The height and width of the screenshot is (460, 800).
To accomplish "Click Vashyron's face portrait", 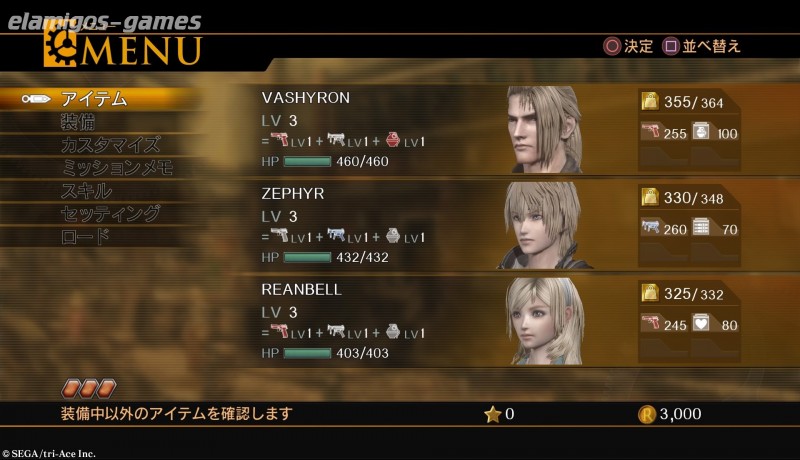I will click(x=545, y=130).
